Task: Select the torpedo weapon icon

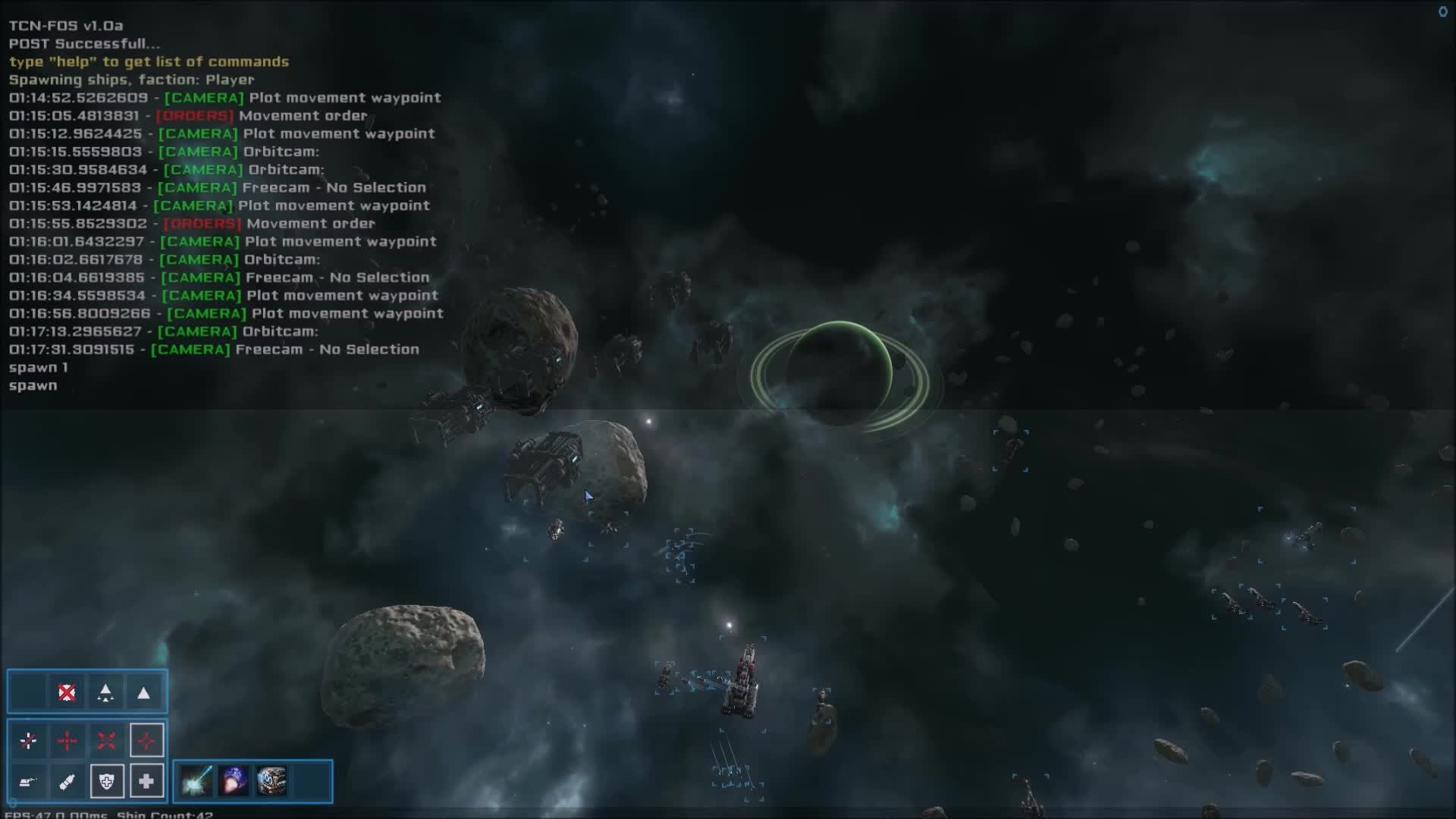Action: (x=68, y=781)
